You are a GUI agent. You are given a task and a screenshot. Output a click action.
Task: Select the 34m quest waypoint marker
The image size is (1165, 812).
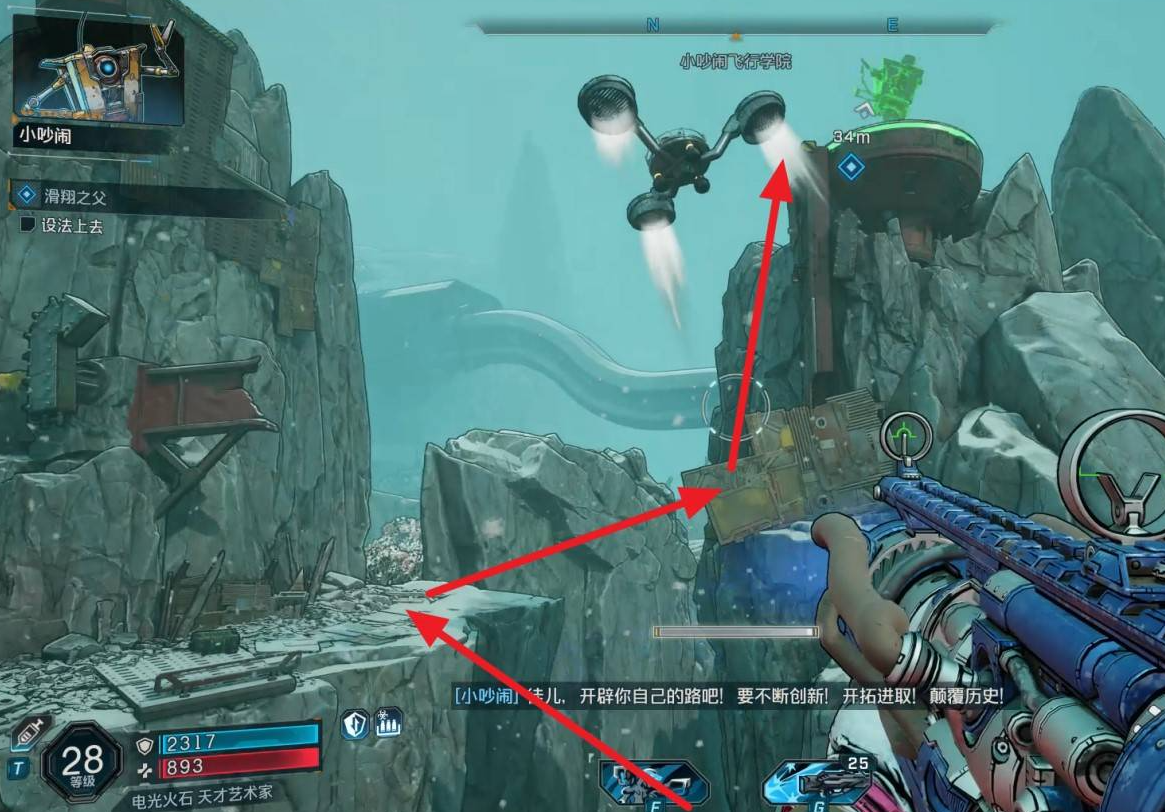[x=851, y=167]
